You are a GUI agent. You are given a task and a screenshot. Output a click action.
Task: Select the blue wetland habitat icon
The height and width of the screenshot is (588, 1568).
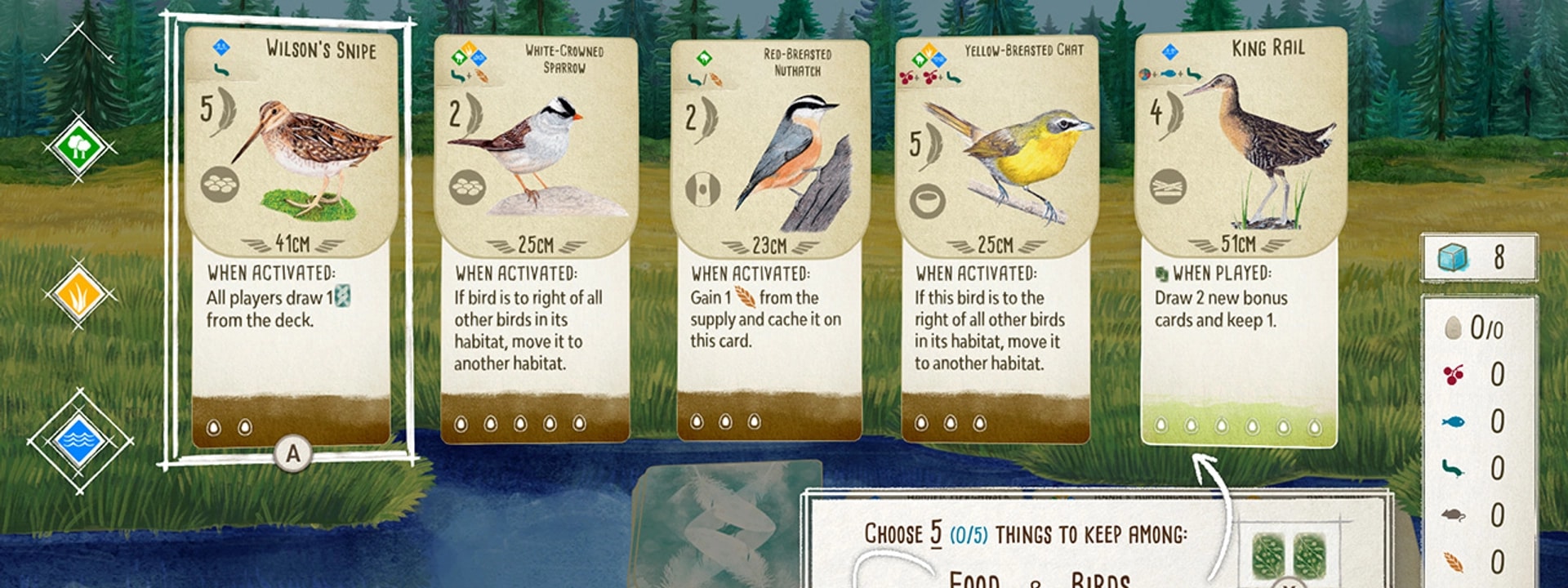(x=78, y=441)
